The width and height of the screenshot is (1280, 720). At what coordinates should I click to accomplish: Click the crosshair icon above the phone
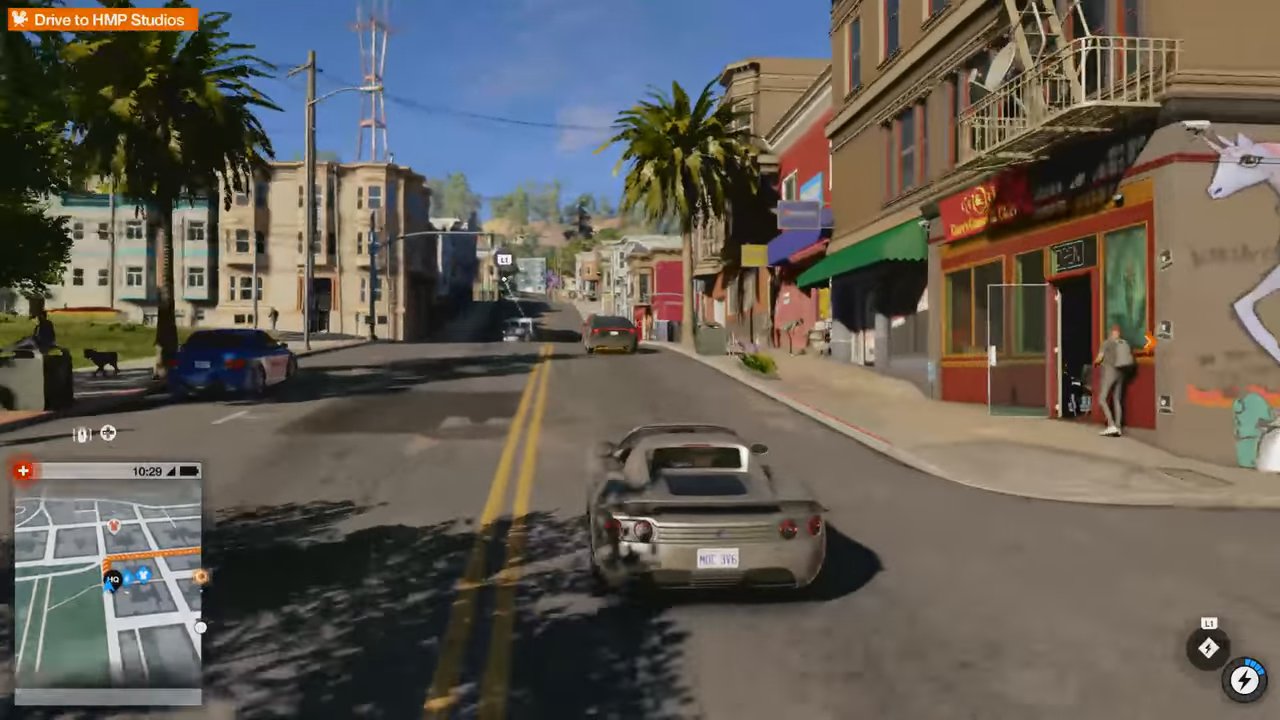coord(108,433)
